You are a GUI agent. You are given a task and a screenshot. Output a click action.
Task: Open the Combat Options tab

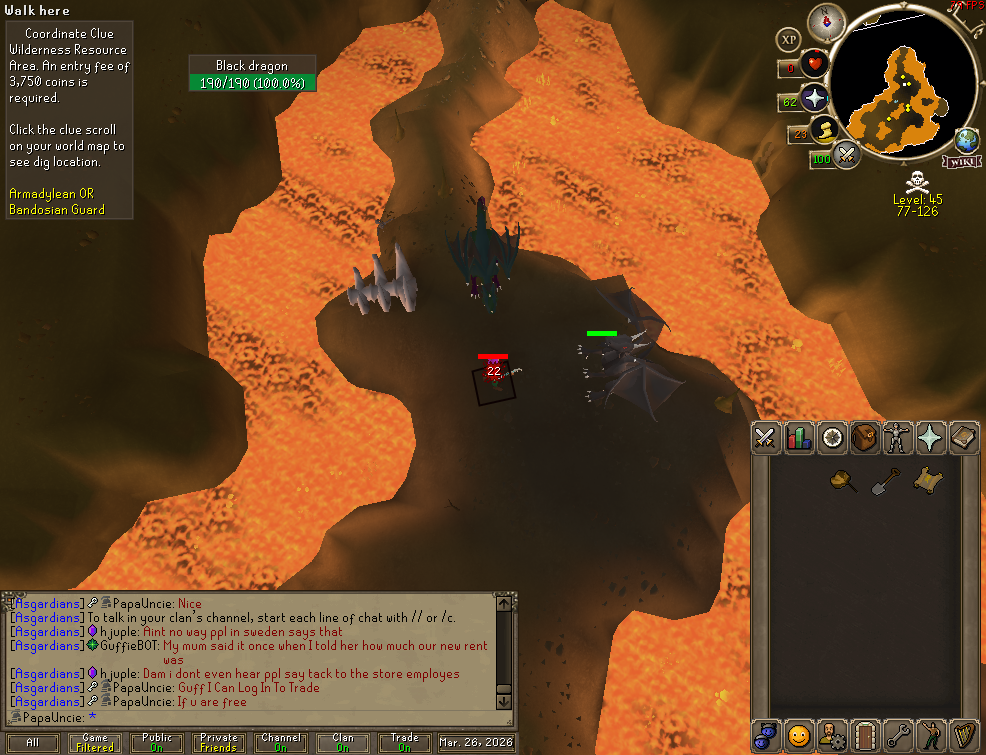coord(766,437)
